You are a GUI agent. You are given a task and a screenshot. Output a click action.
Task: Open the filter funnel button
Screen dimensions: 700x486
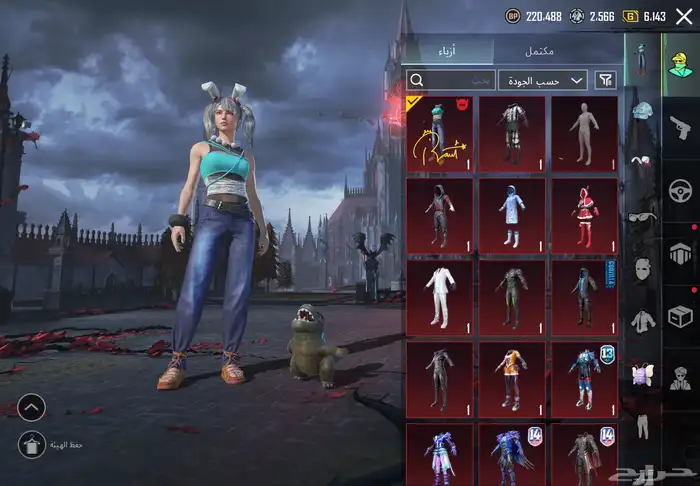click(x=606, y=80)
